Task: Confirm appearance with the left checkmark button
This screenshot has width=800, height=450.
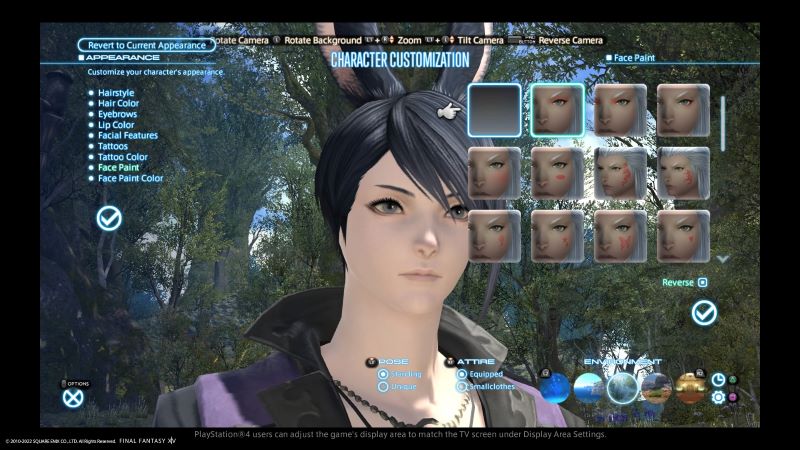Action: 109,218
